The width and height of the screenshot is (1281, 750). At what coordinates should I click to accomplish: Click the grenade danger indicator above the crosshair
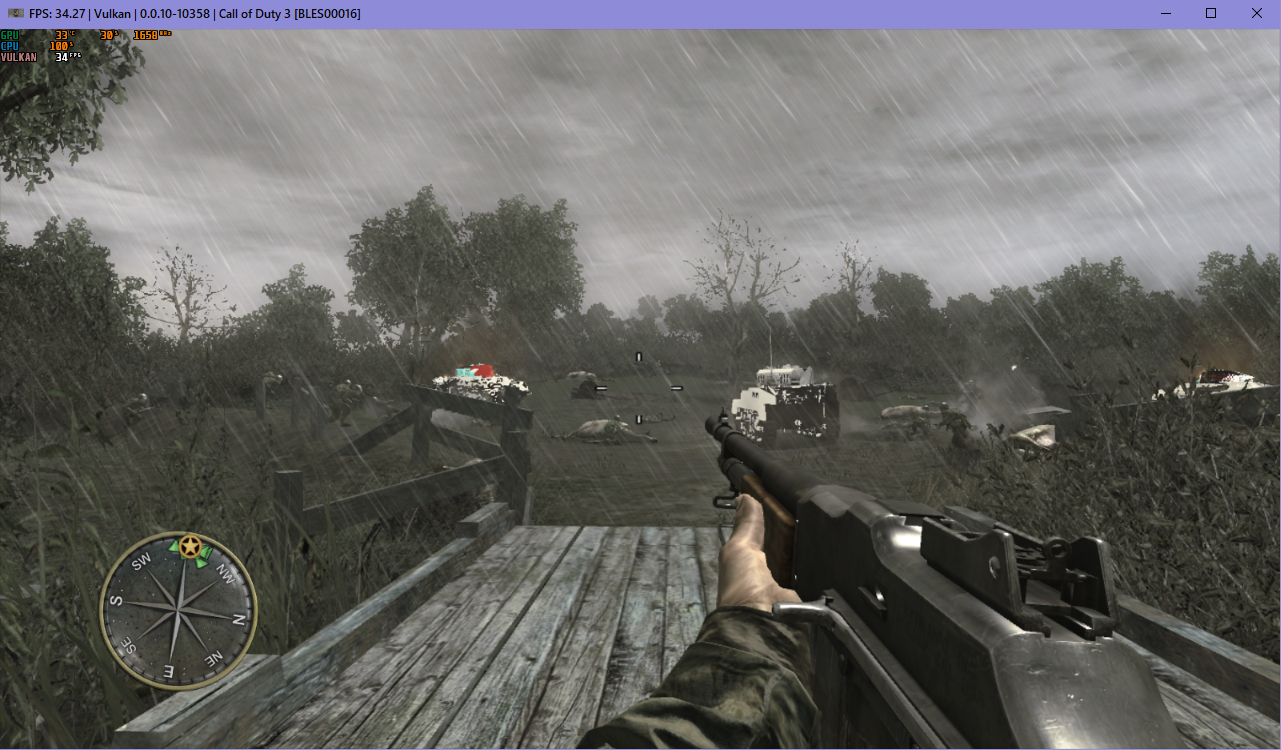637,354
